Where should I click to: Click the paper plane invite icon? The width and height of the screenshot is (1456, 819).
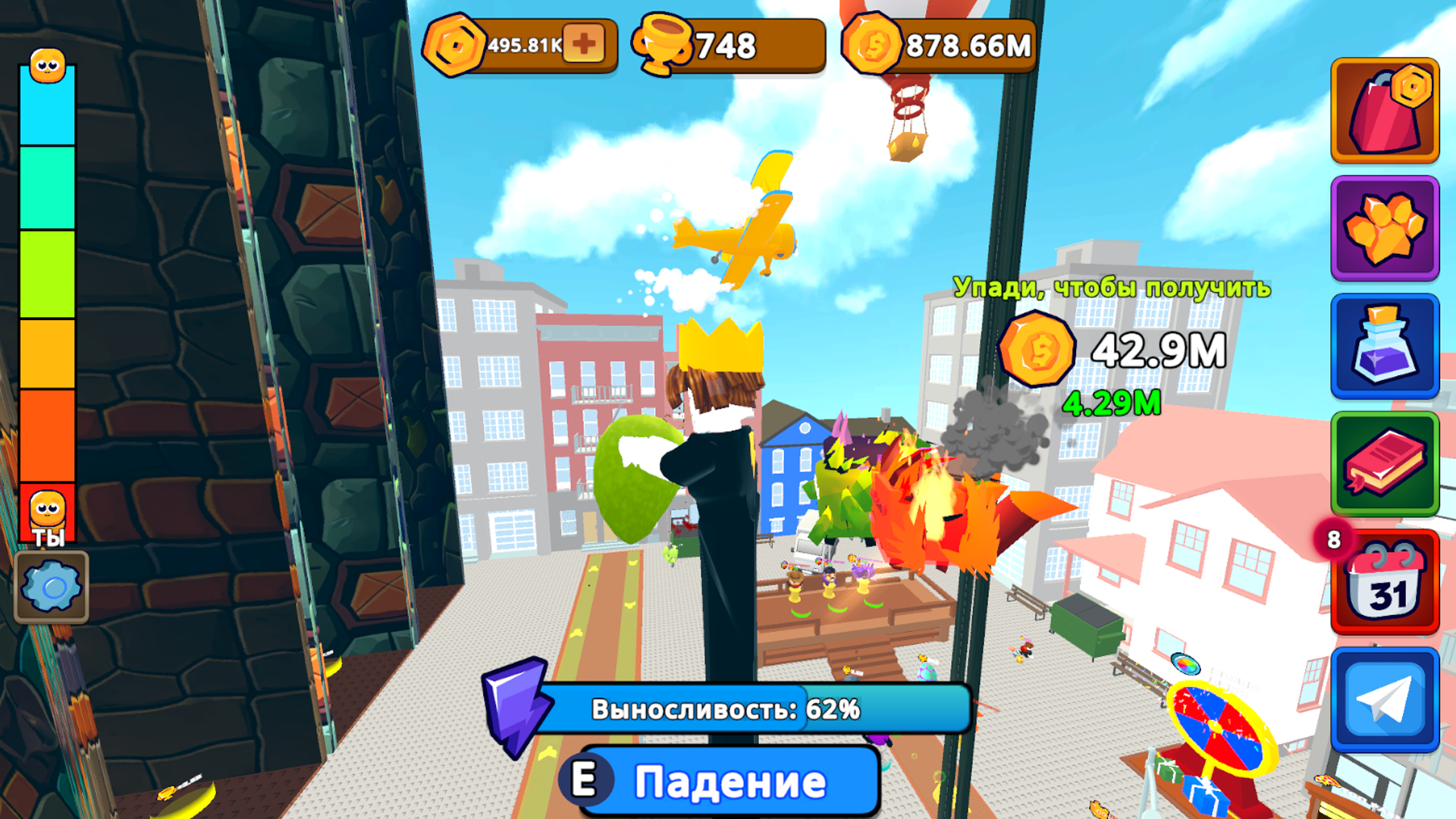point(1385,698)
